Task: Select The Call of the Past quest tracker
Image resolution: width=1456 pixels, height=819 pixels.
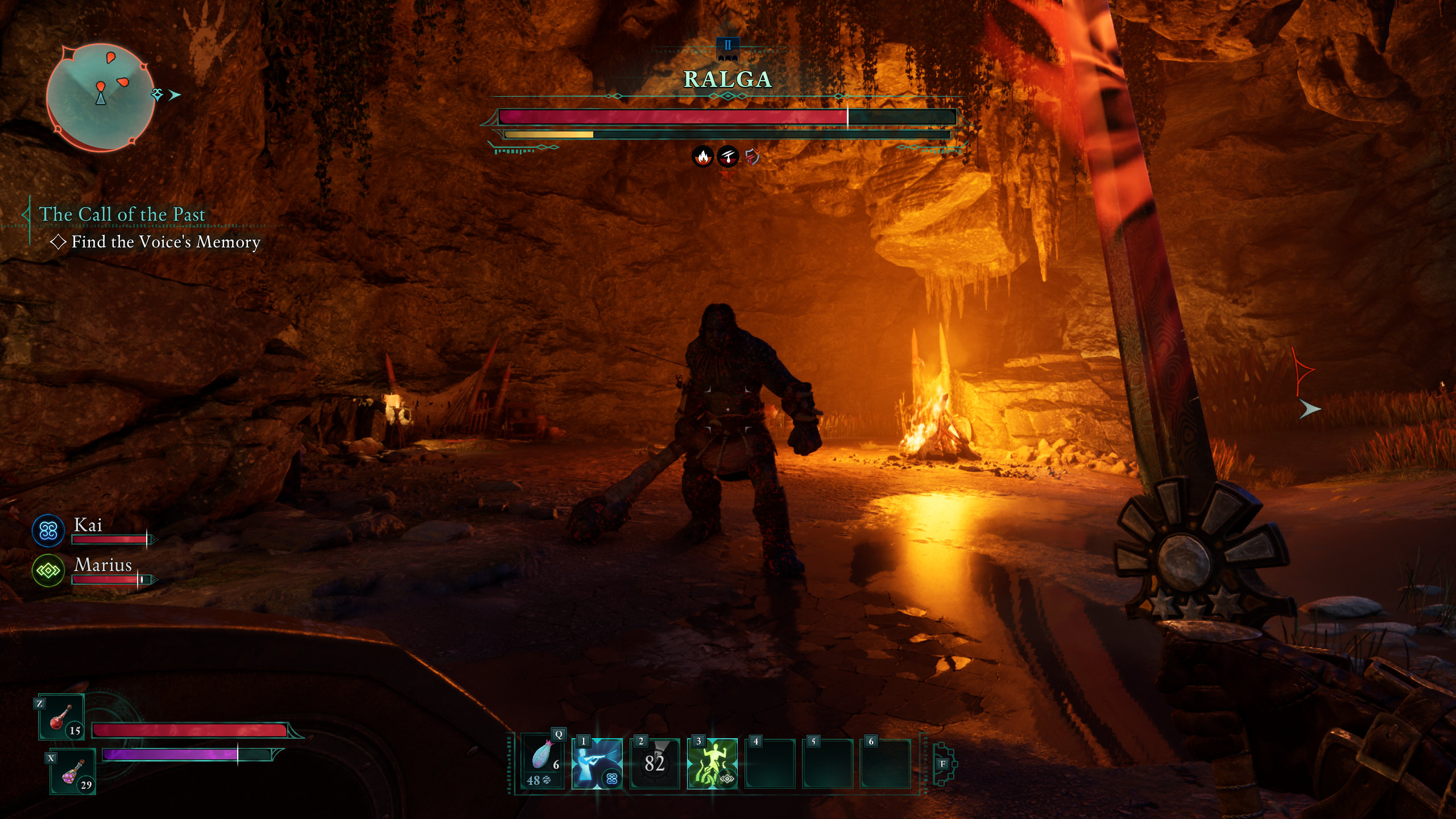Action: point(122,214)
